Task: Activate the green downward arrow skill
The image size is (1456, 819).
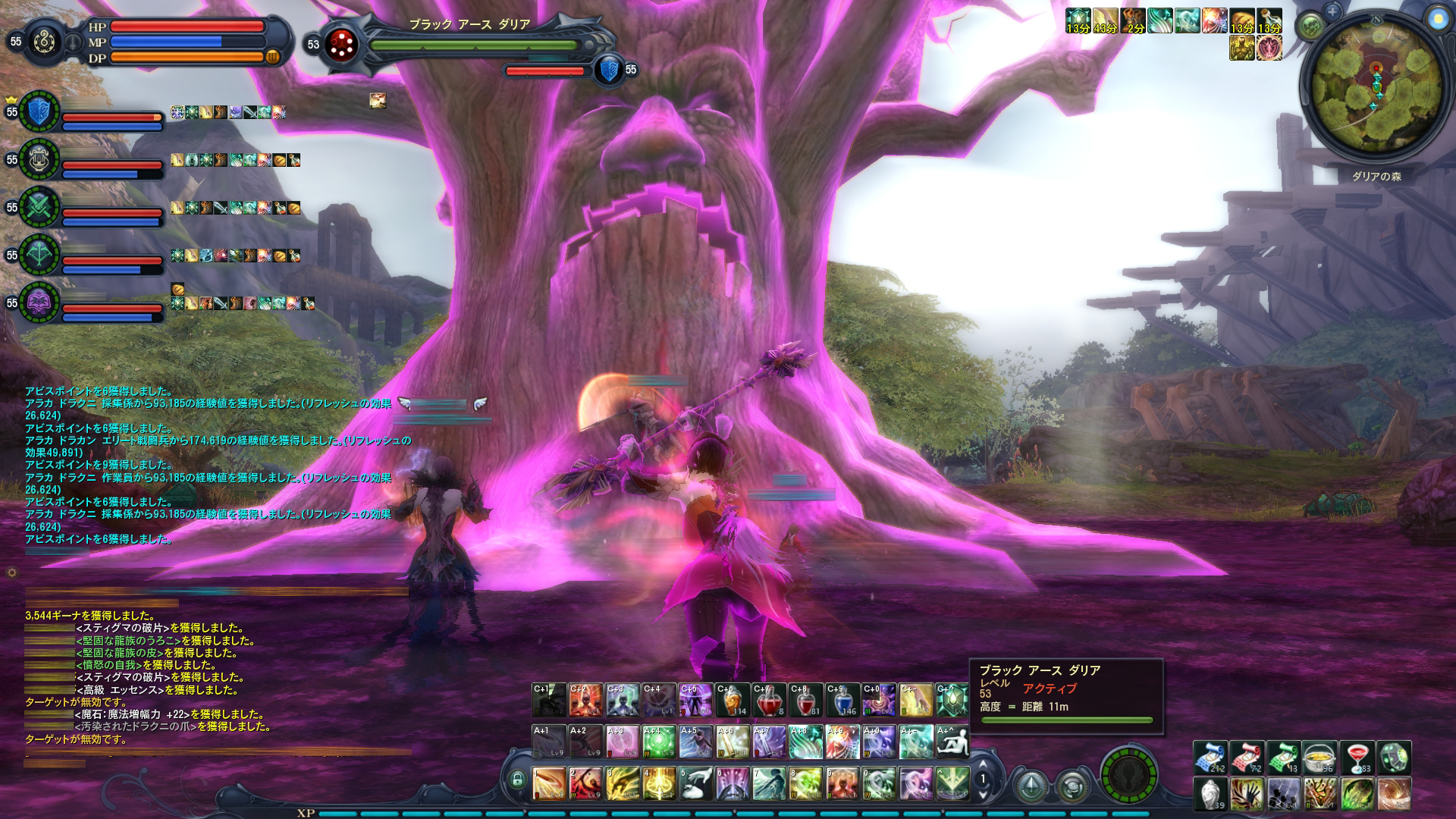Action: coord(952,783)
